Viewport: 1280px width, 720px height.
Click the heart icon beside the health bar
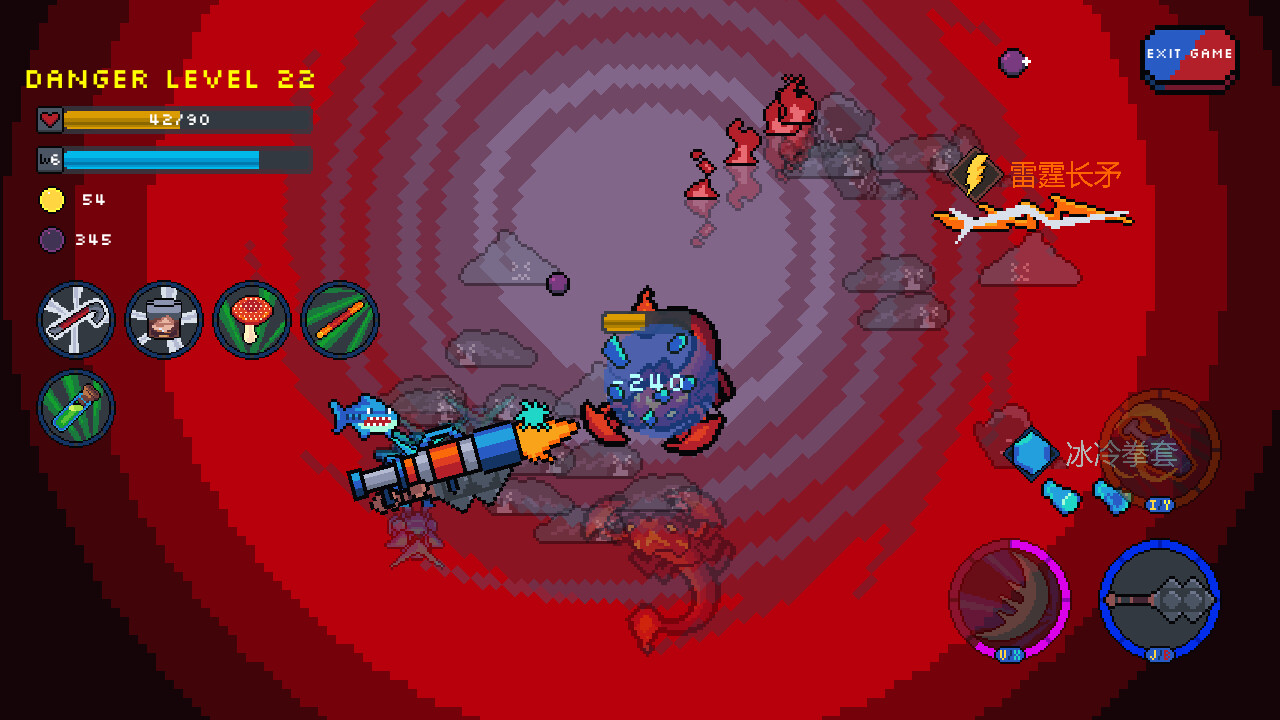pyautogui.click(x=48, y=119)
